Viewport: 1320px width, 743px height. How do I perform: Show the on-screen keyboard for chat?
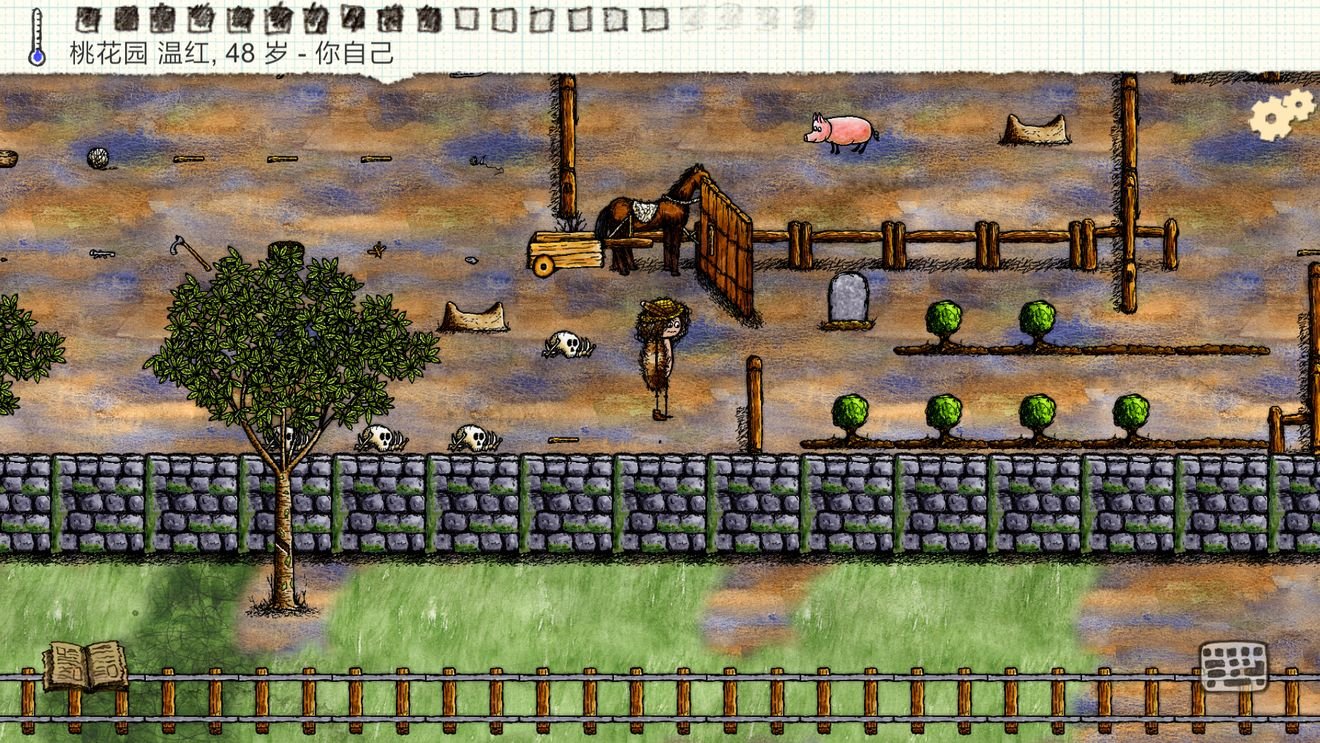[x=1233, y=666]
